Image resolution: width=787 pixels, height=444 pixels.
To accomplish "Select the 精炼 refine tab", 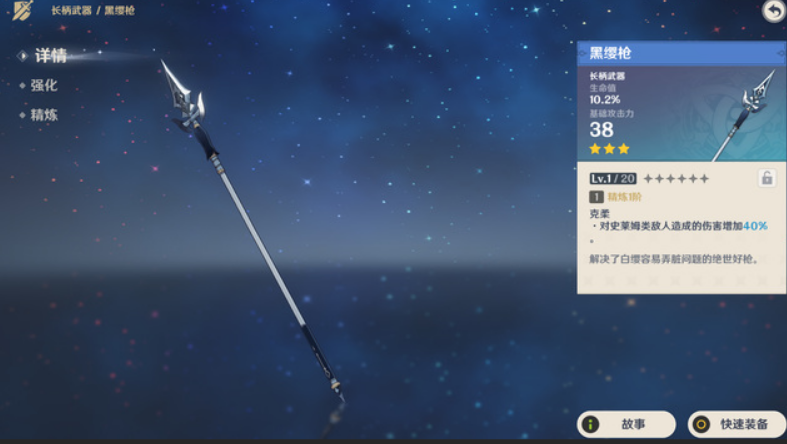I will click(x=43, y=115).
